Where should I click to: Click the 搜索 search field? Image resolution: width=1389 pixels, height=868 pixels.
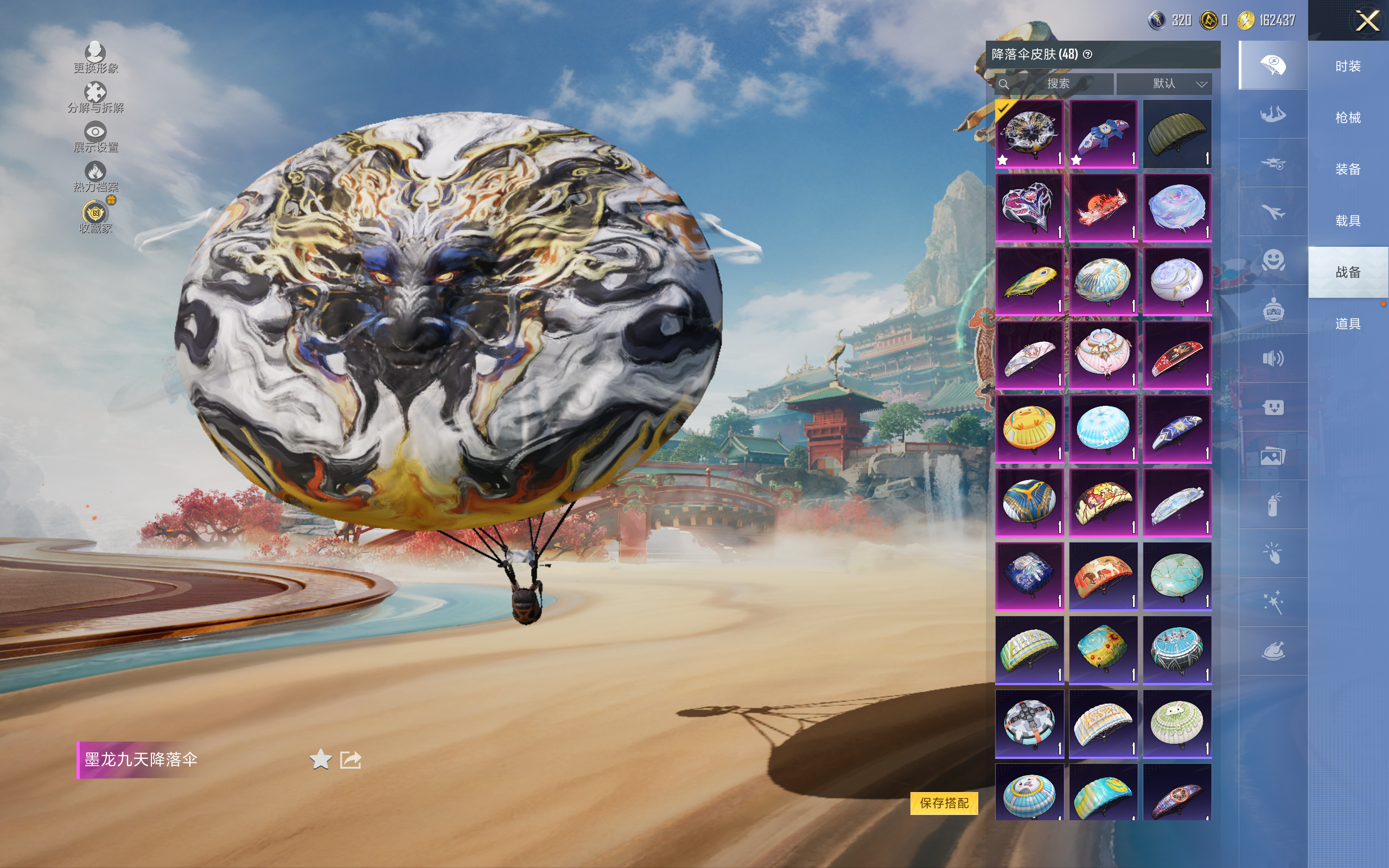tap(1057, 84)
